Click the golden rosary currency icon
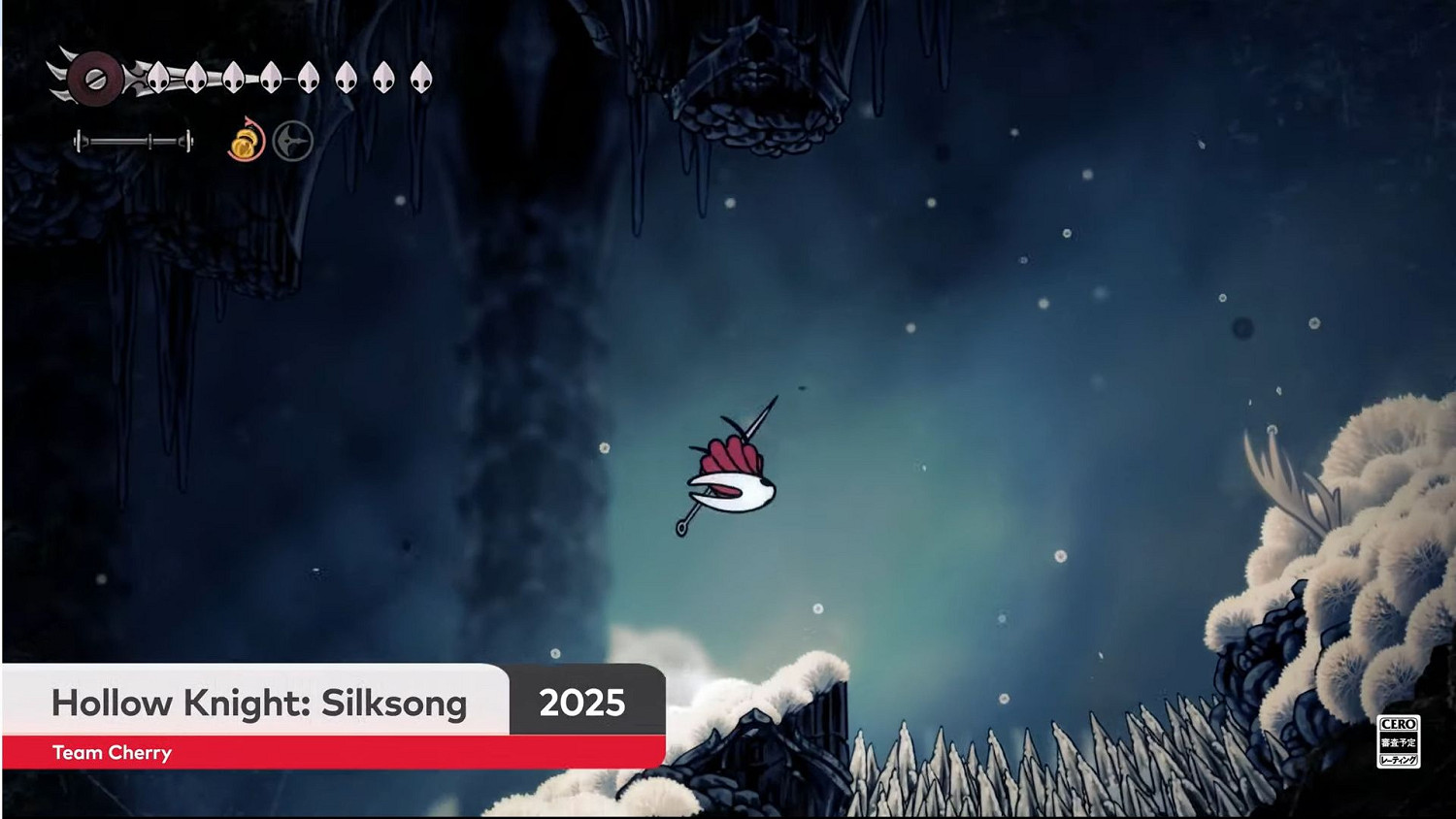This screenshot has width=1456, height=819. click(x=245, y=145)
